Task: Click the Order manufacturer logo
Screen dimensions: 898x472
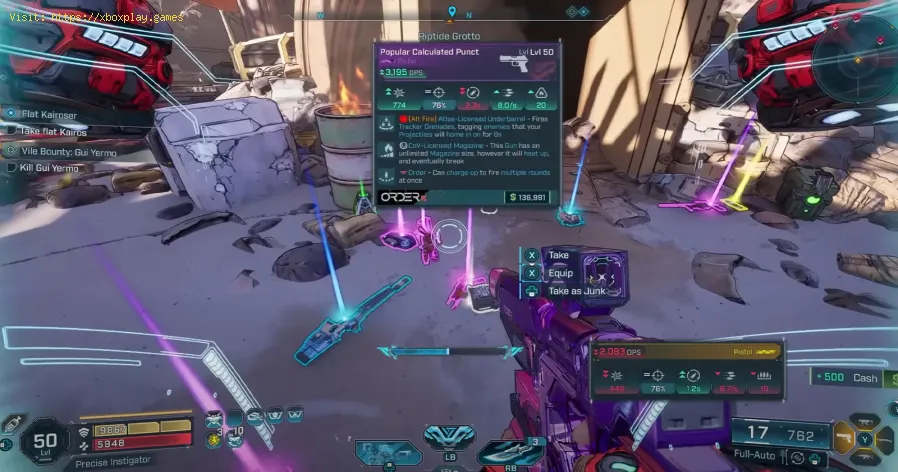Action: (400, 197)
